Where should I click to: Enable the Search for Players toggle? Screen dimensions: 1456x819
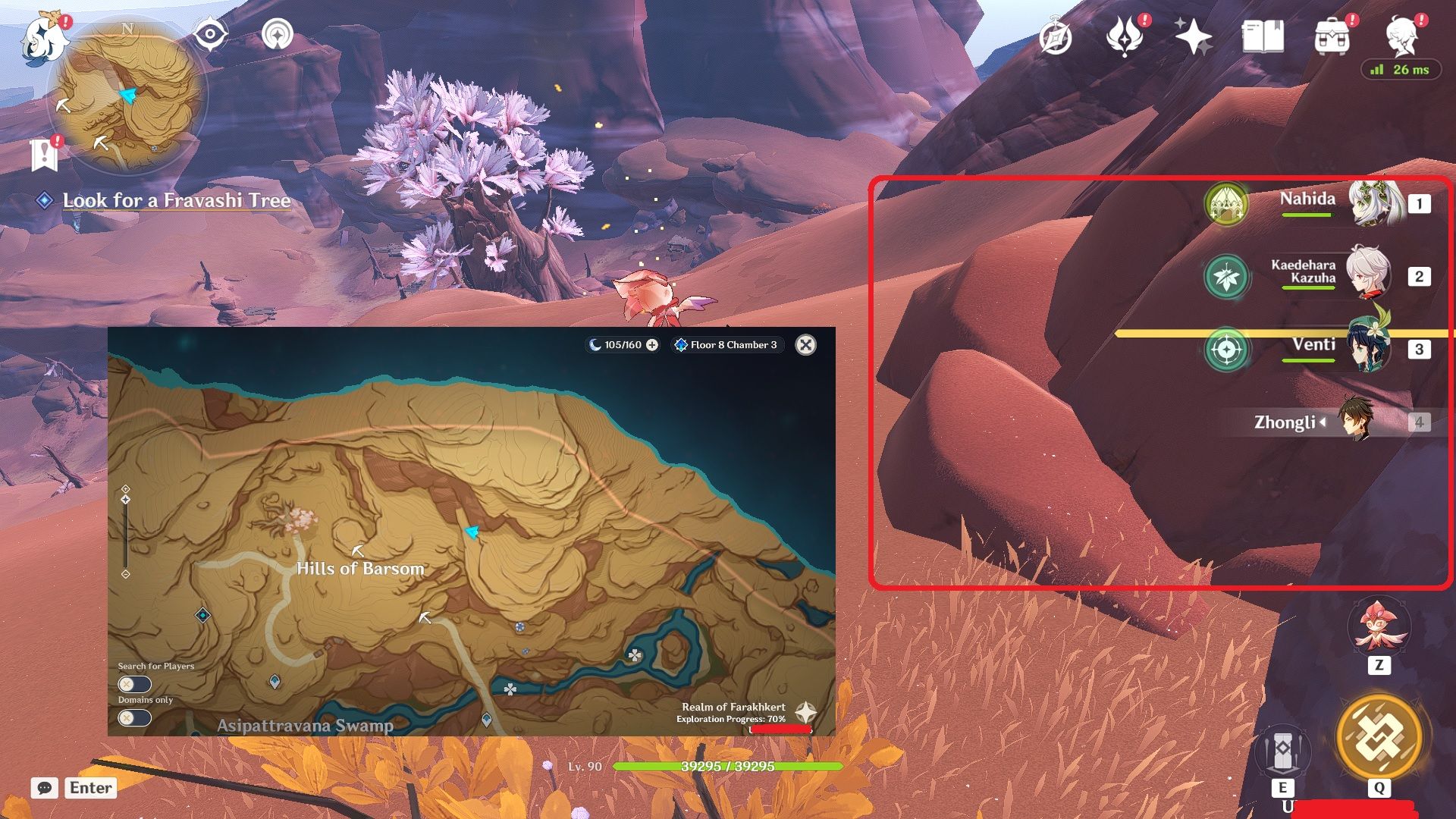134,685
